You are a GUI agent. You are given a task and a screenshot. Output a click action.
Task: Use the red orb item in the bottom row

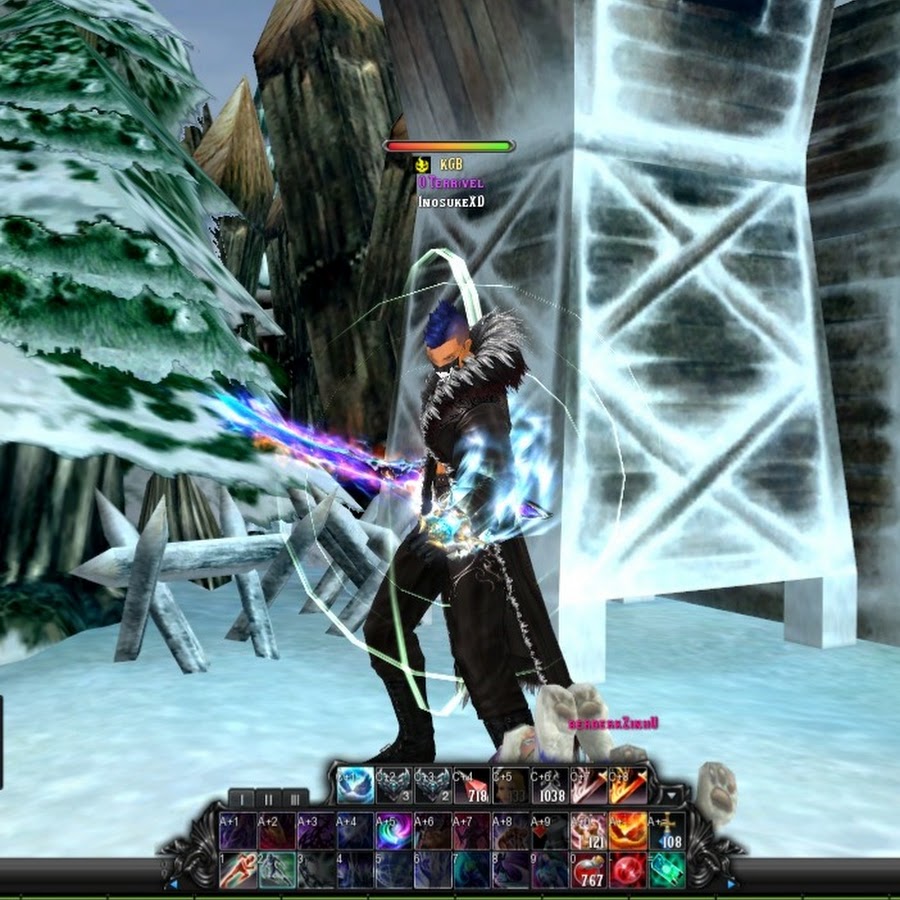[627, 869]
